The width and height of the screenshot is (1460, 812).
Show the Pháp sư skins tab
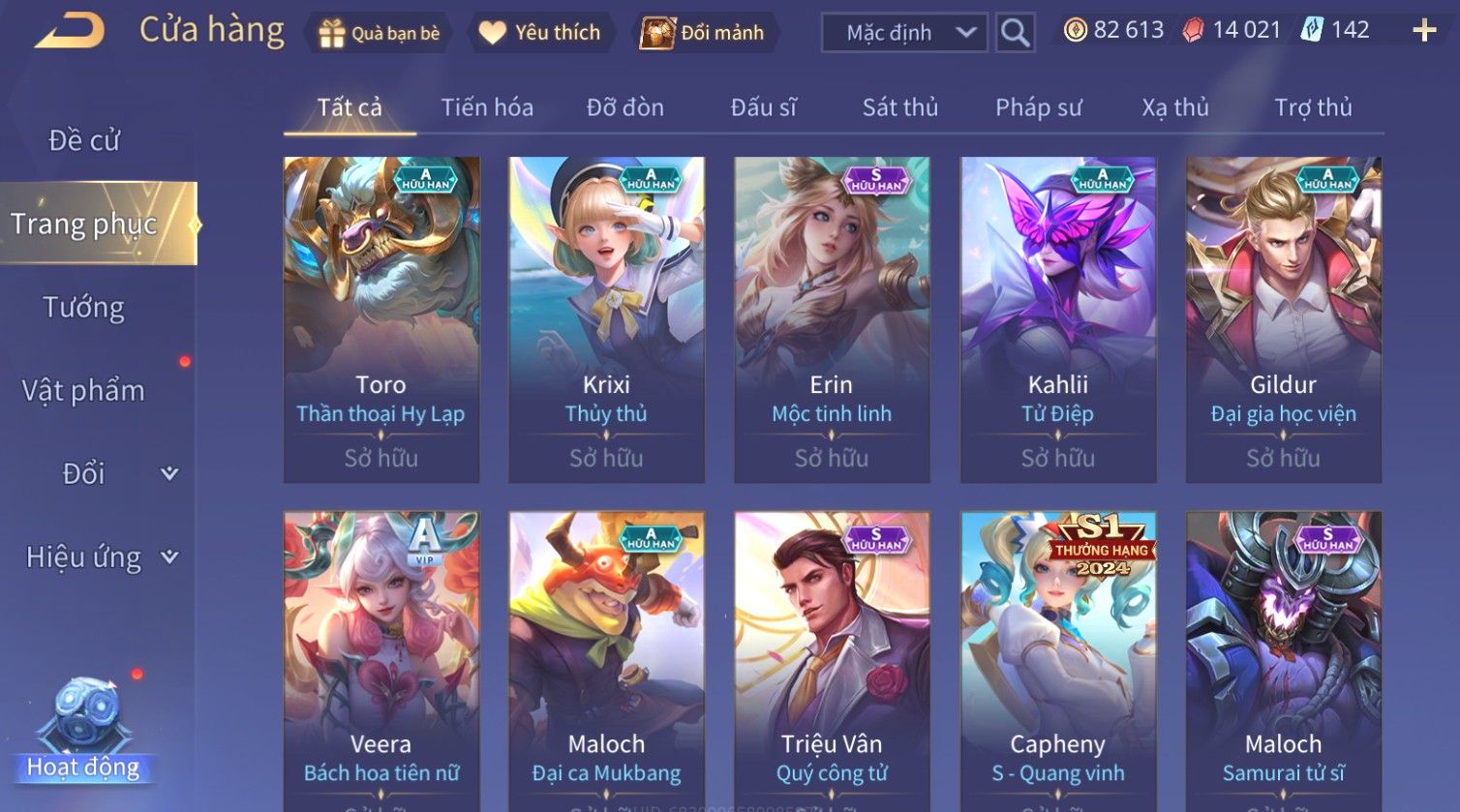pos(1039,107)
